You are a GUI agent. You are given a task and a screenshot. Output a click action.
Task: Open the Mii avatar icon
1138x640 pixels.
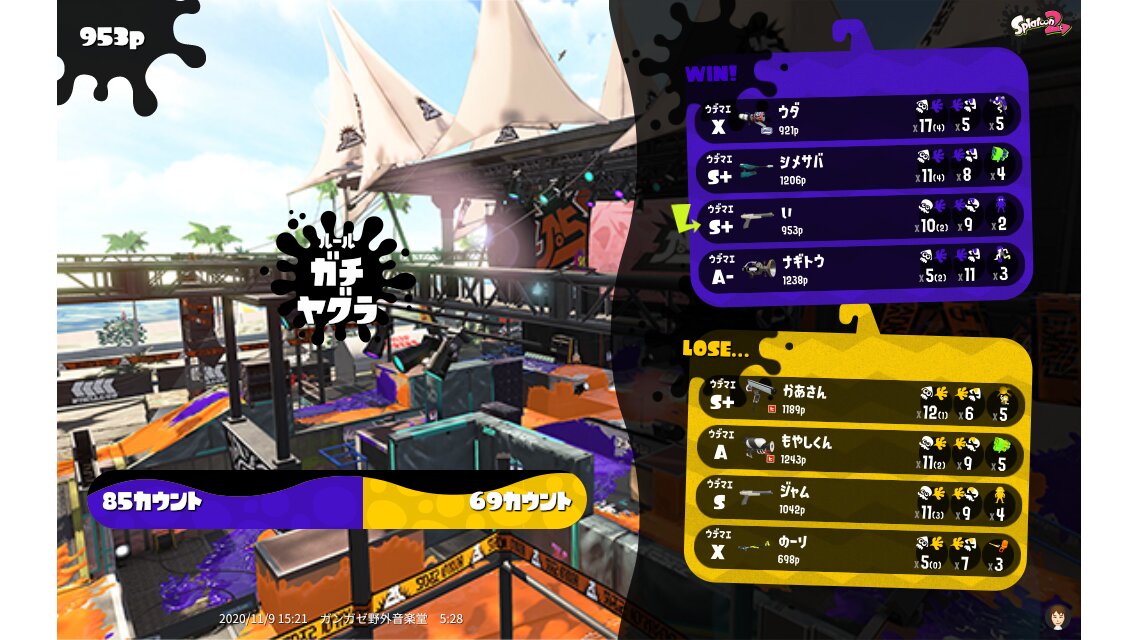pos(1056,616)
